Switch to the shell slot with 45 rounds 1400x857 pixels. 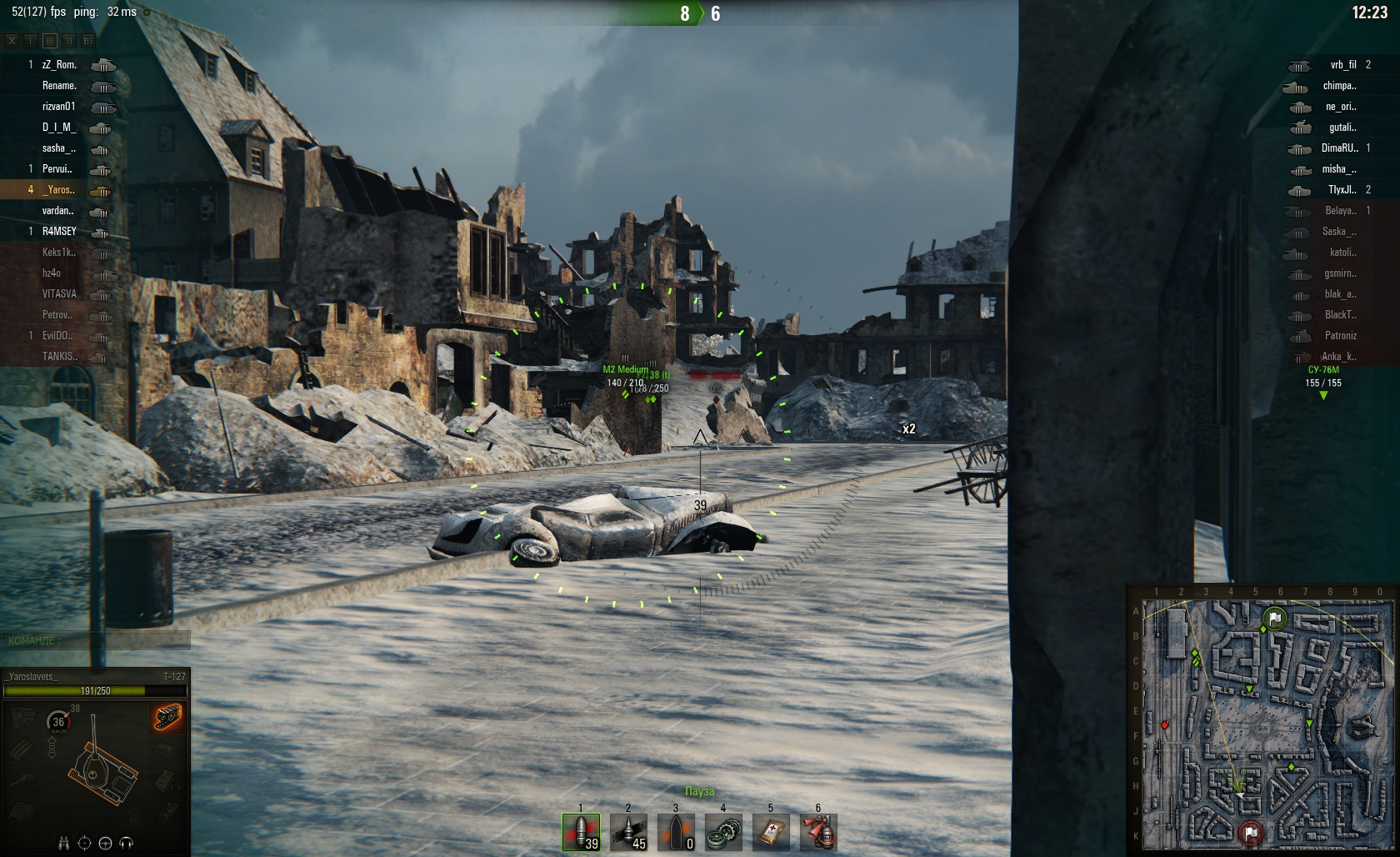coord(628,832)
